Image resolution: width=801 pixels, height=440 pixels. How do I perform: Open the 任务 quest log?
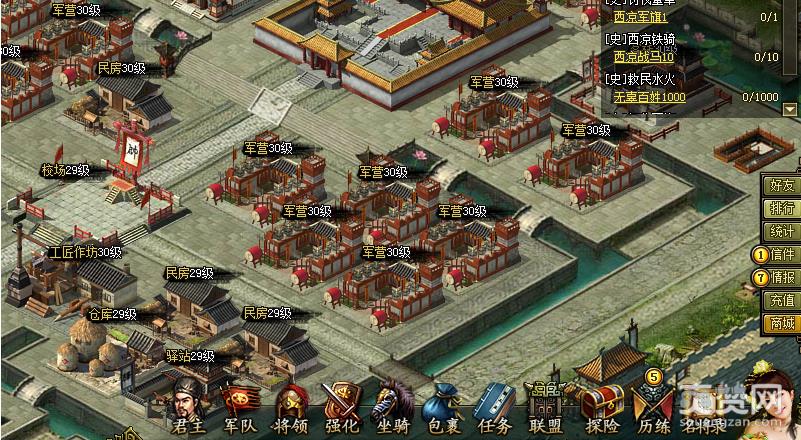point(494,407)
